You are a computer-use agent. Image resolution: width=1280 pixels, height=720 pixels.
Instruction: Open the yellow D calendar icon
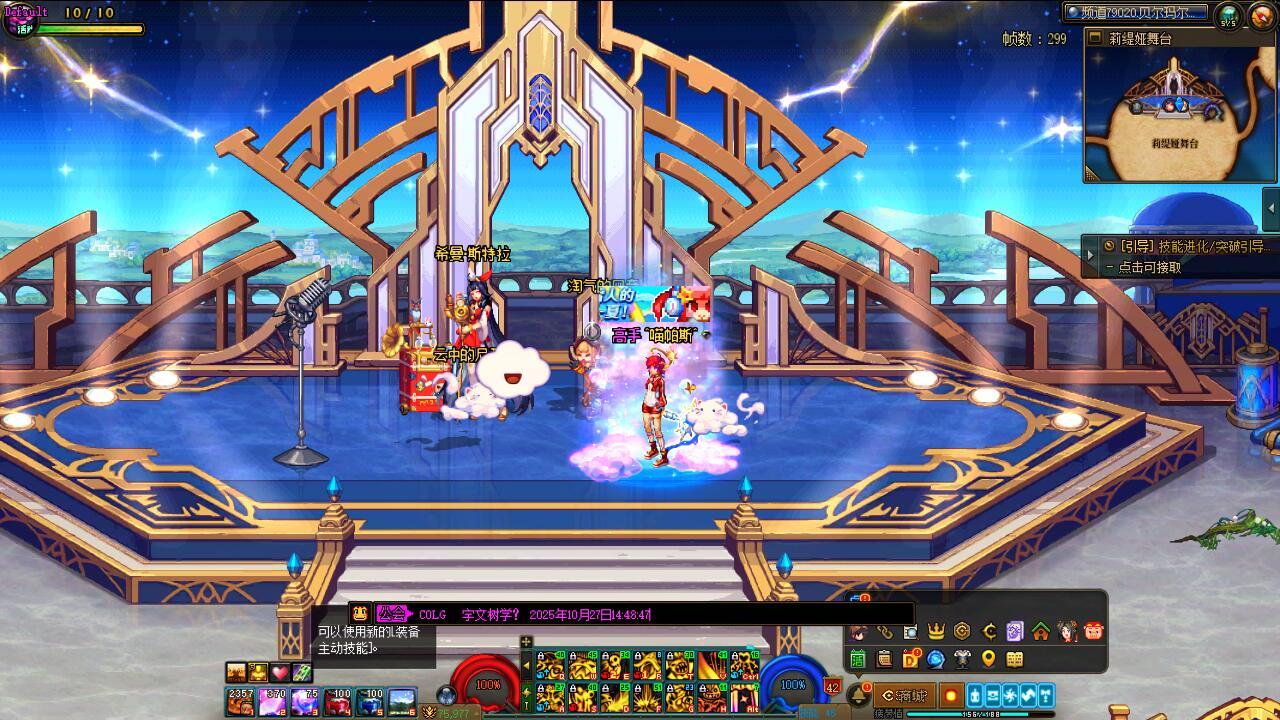point(910,659)
